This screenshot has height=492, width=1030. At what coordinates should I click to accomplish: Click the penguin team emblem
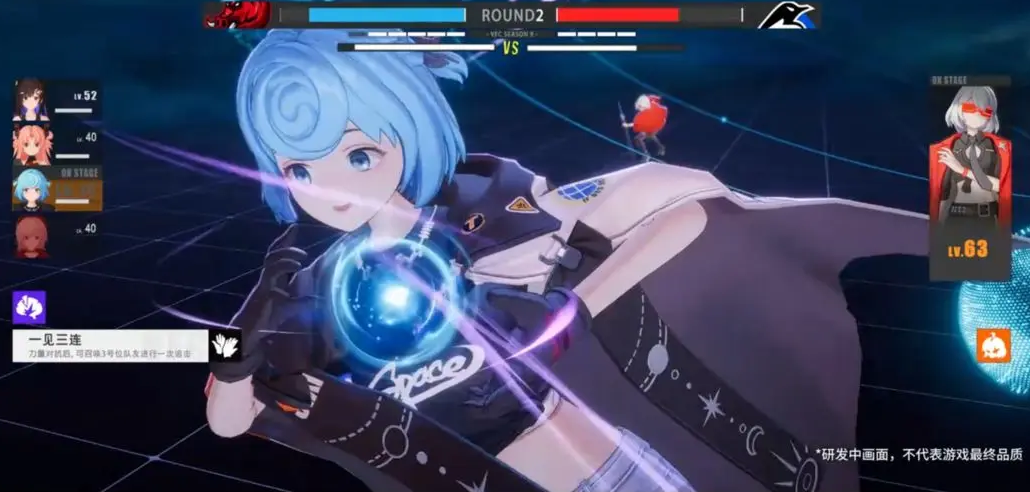click(787, 15)
